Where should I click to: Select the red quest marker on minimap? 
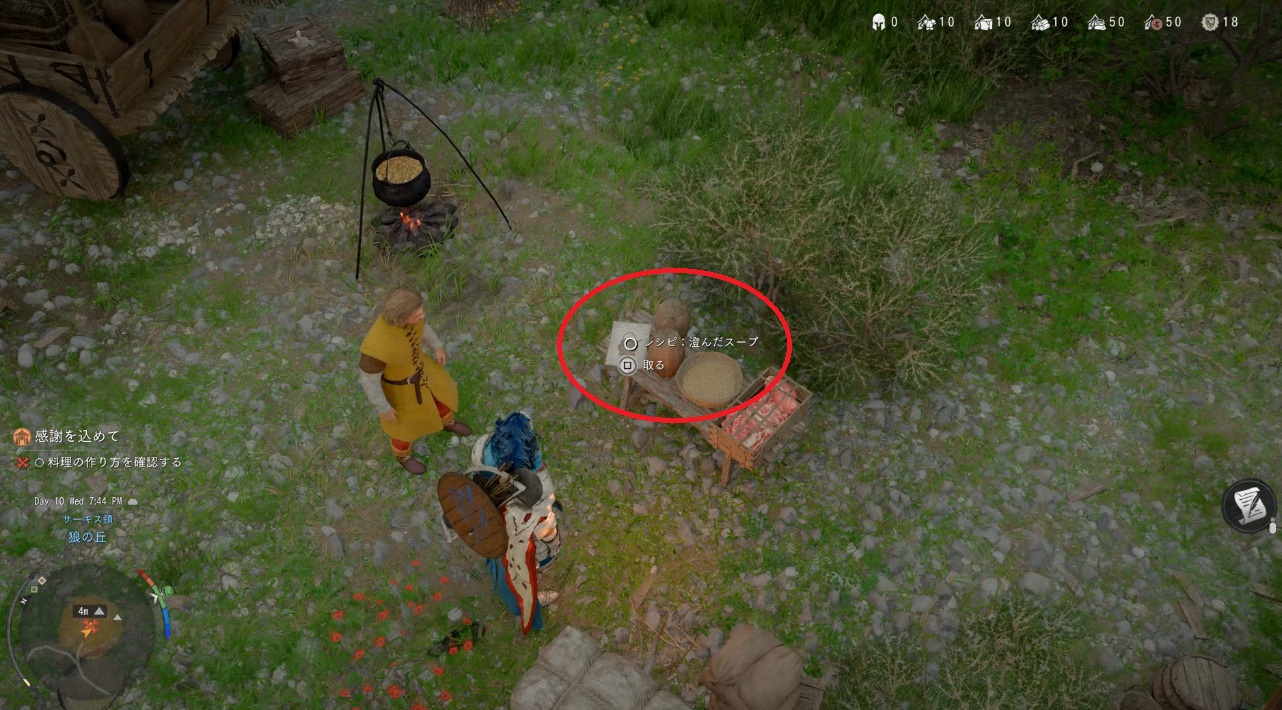pyautogui.click(x=91, y=628)
